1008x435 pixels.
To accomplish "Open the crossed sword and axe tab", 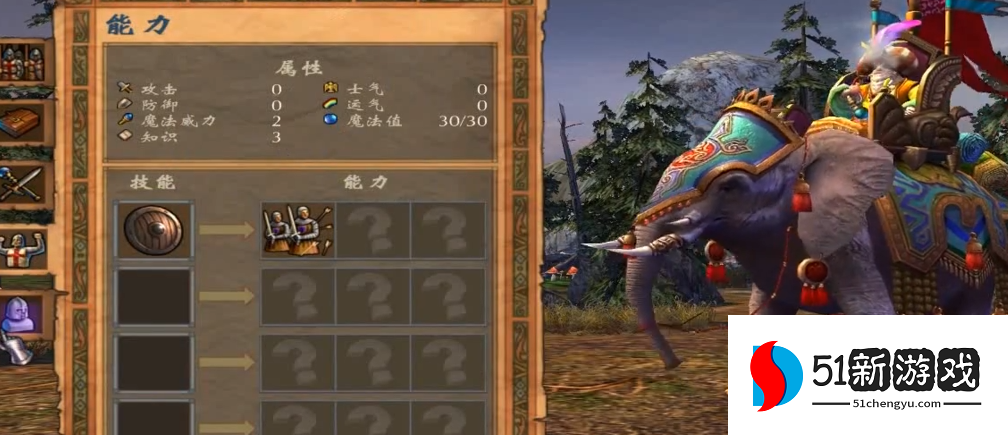I will click(22, 184).
